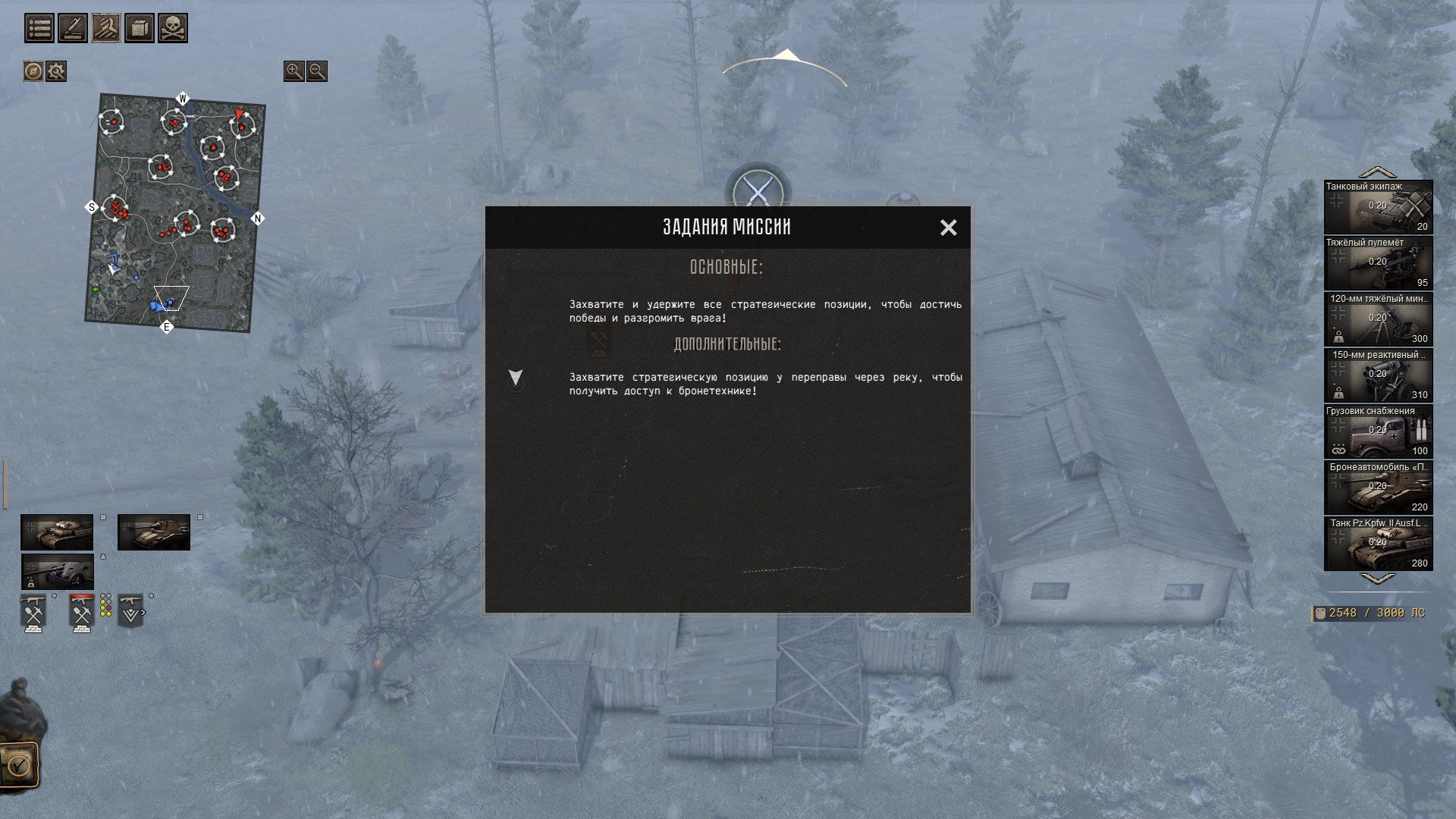
Task: Choose the 150-мм реактивный launcher card
Action: coord(1378,375)
